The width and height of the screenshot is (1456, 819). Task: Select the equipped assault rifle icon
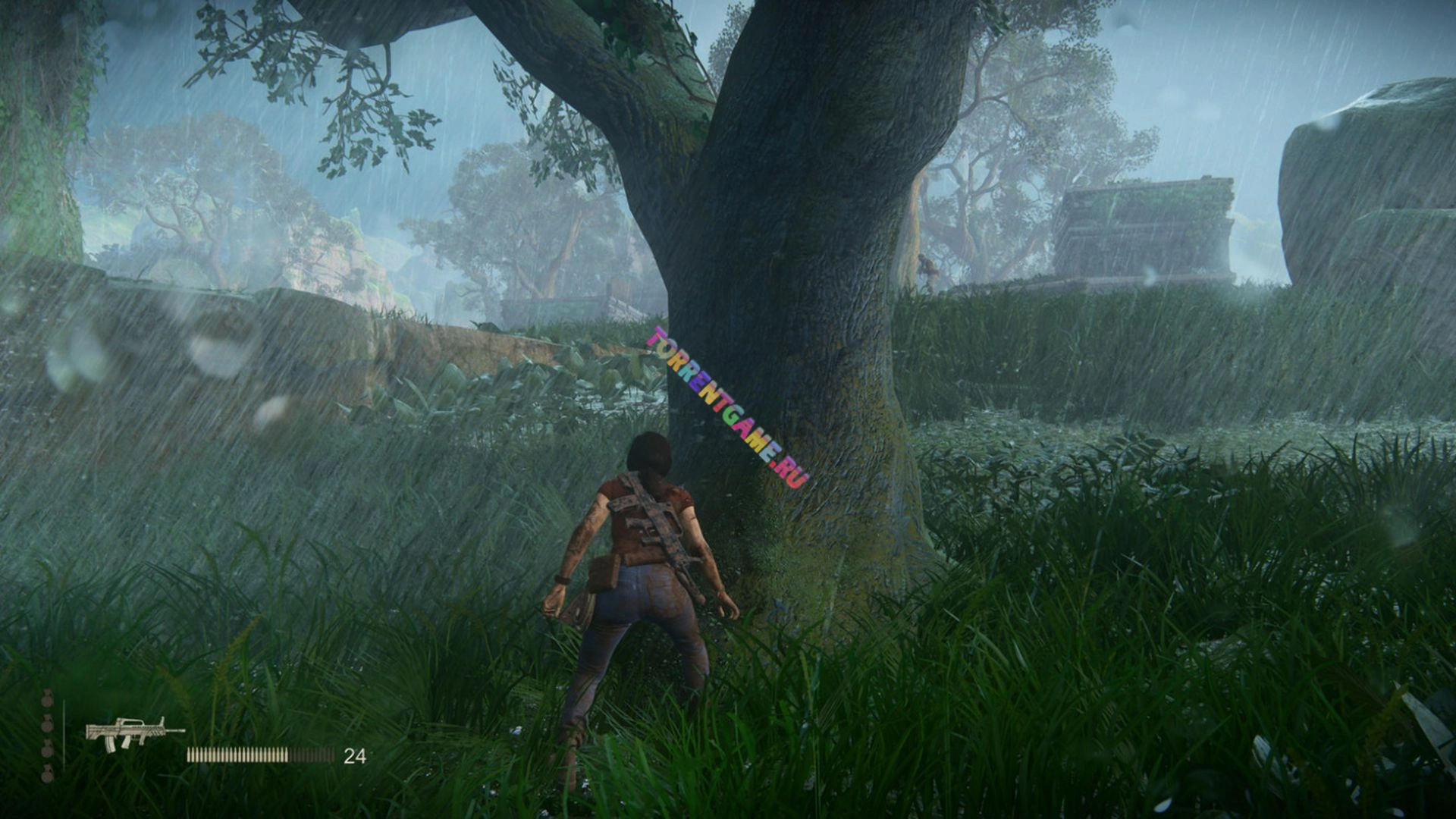tap(133, 732)
